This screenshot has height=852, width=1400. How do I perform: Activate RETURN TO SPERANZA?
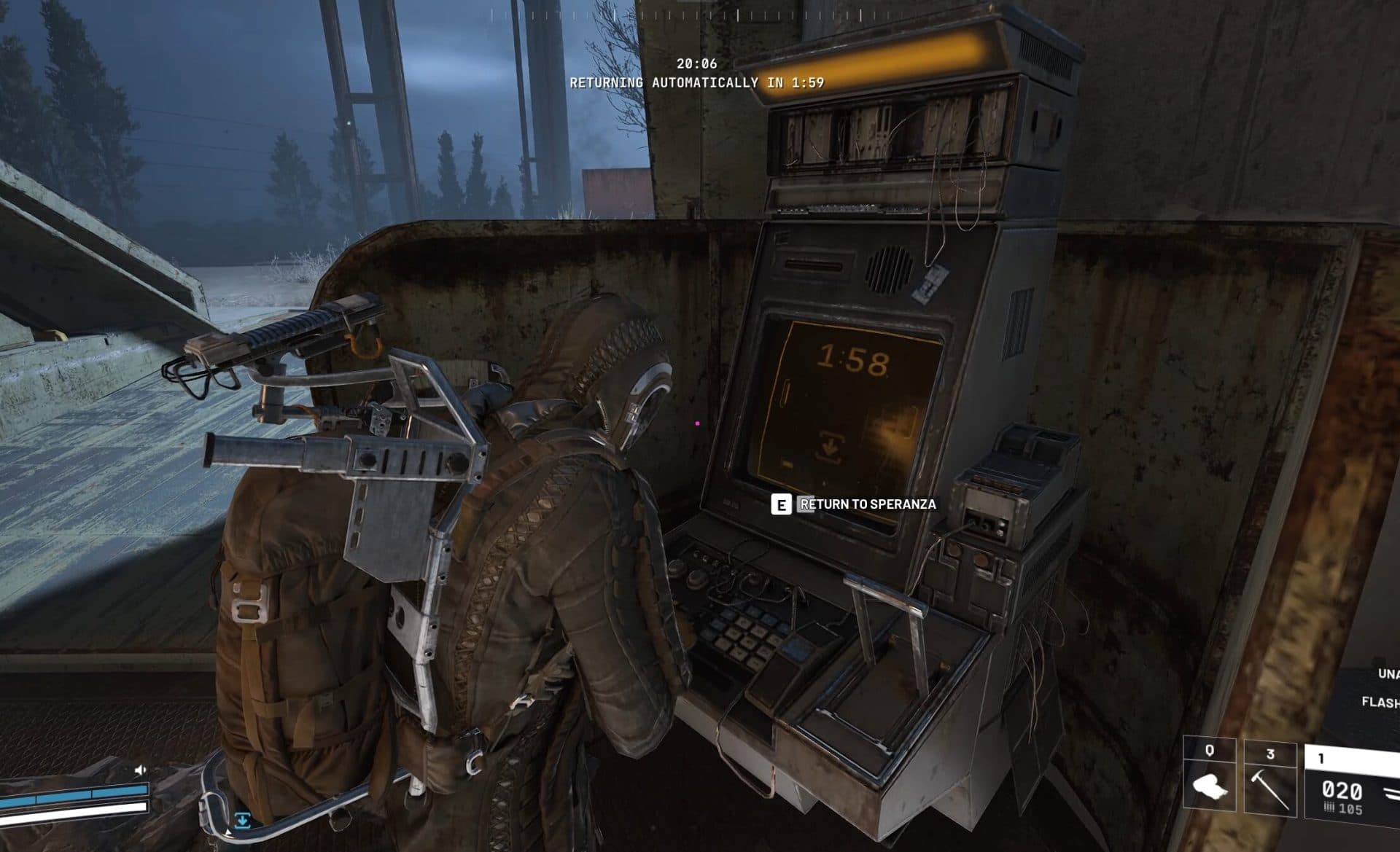point(868,503)
